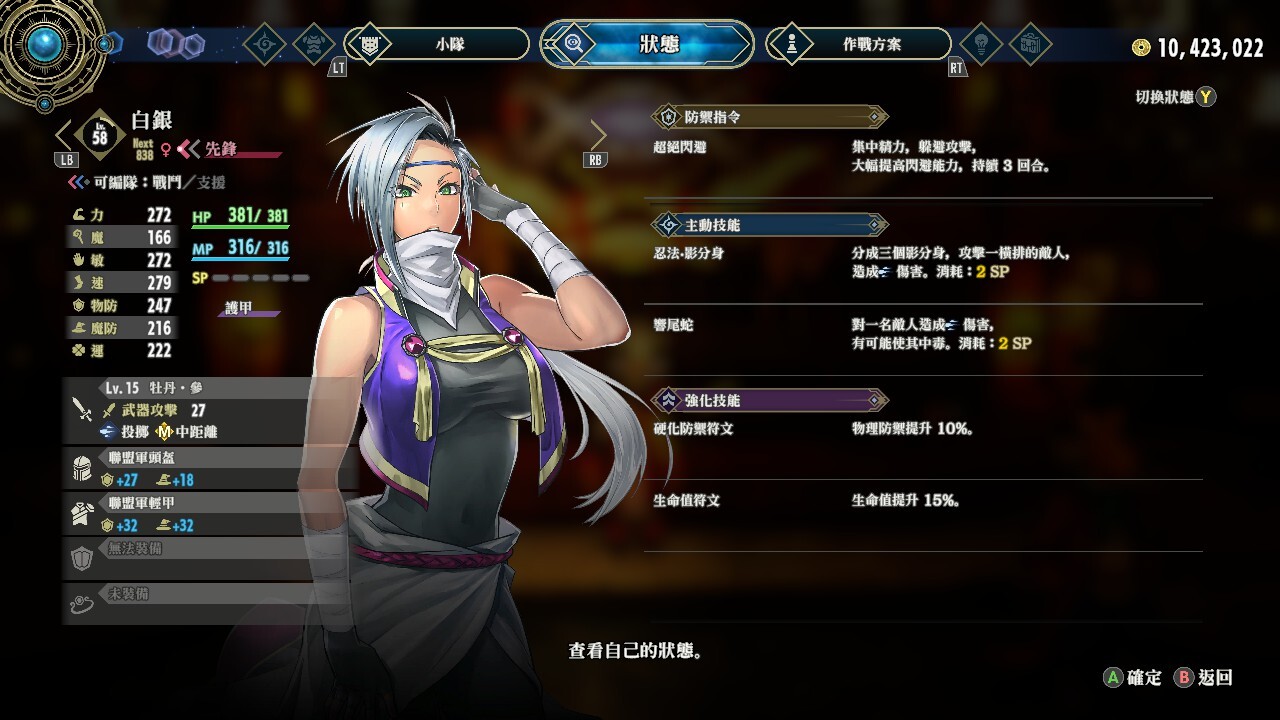Choose the 忍法•影分身 active skill
This screenshot has width=1280, height=720.
click(689, 254)
